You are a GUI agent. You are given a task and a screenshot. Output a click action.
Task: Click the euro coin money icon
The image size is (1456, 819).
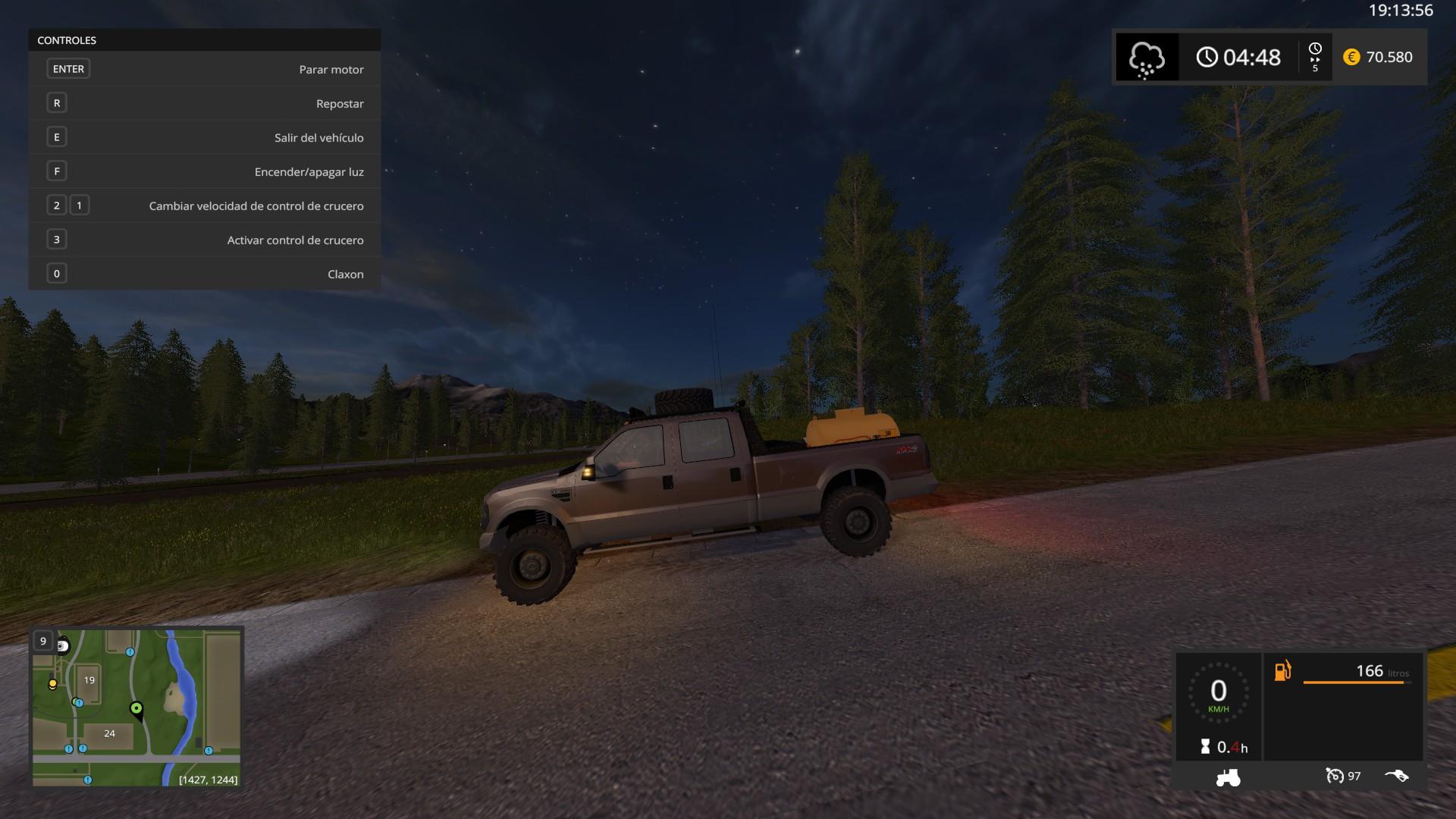click(1351, 57)
